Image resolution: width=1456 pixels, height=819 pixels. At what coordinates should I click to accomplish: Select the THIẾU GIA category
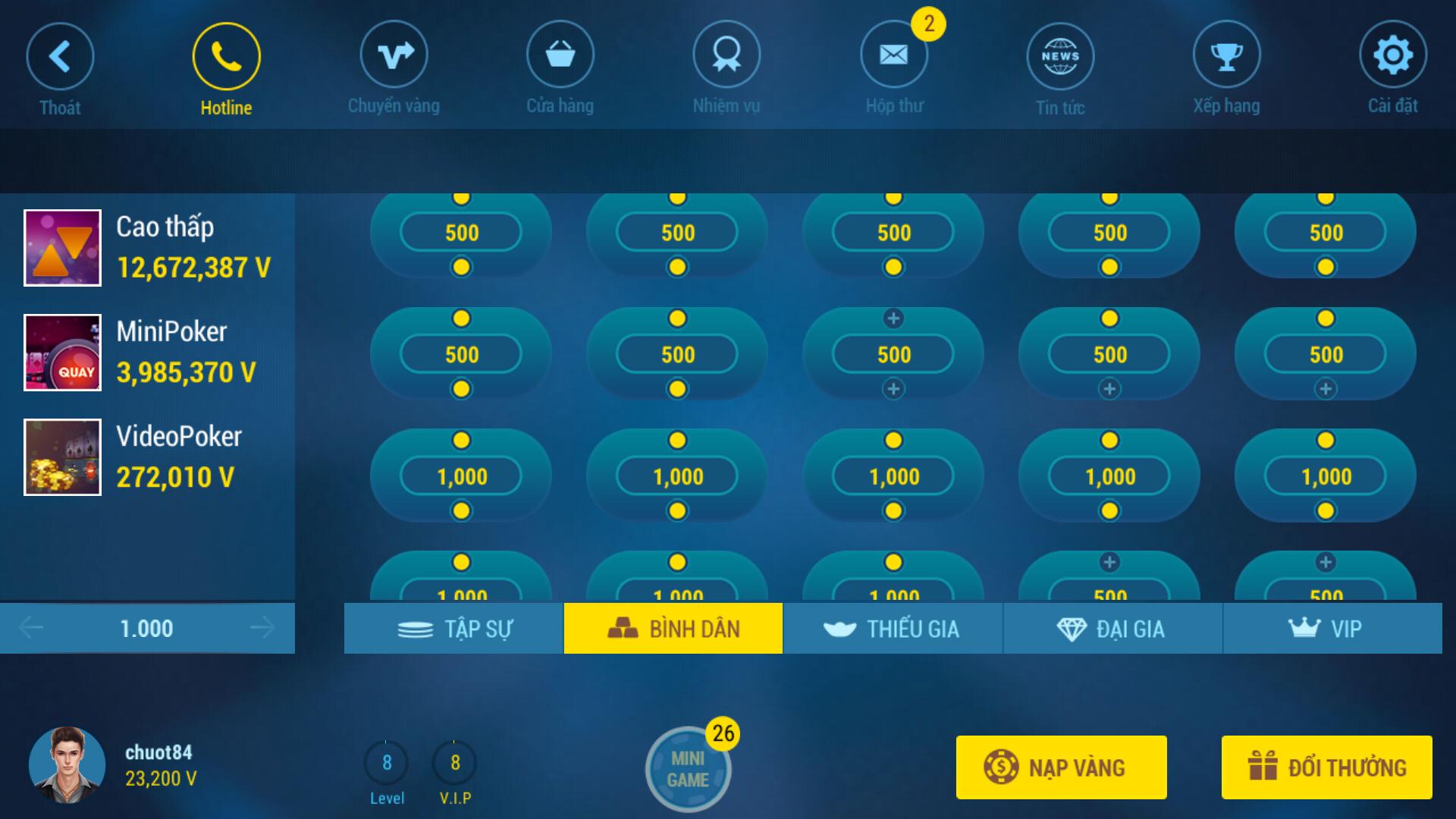point(893,628)
